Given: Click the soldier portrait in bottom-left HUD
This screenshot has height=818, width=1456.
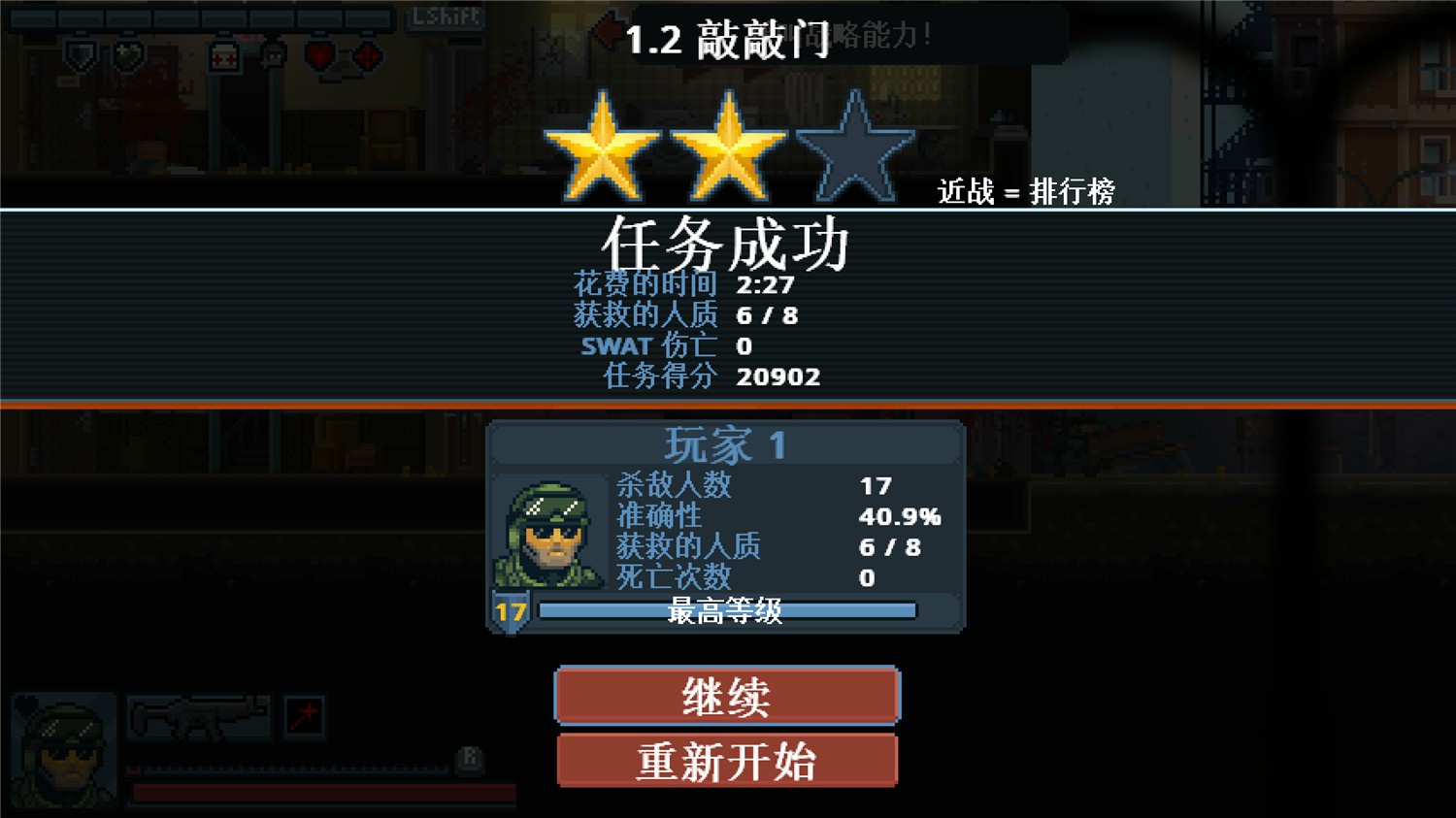Looking at the screenshot, I should coord(62,748).
